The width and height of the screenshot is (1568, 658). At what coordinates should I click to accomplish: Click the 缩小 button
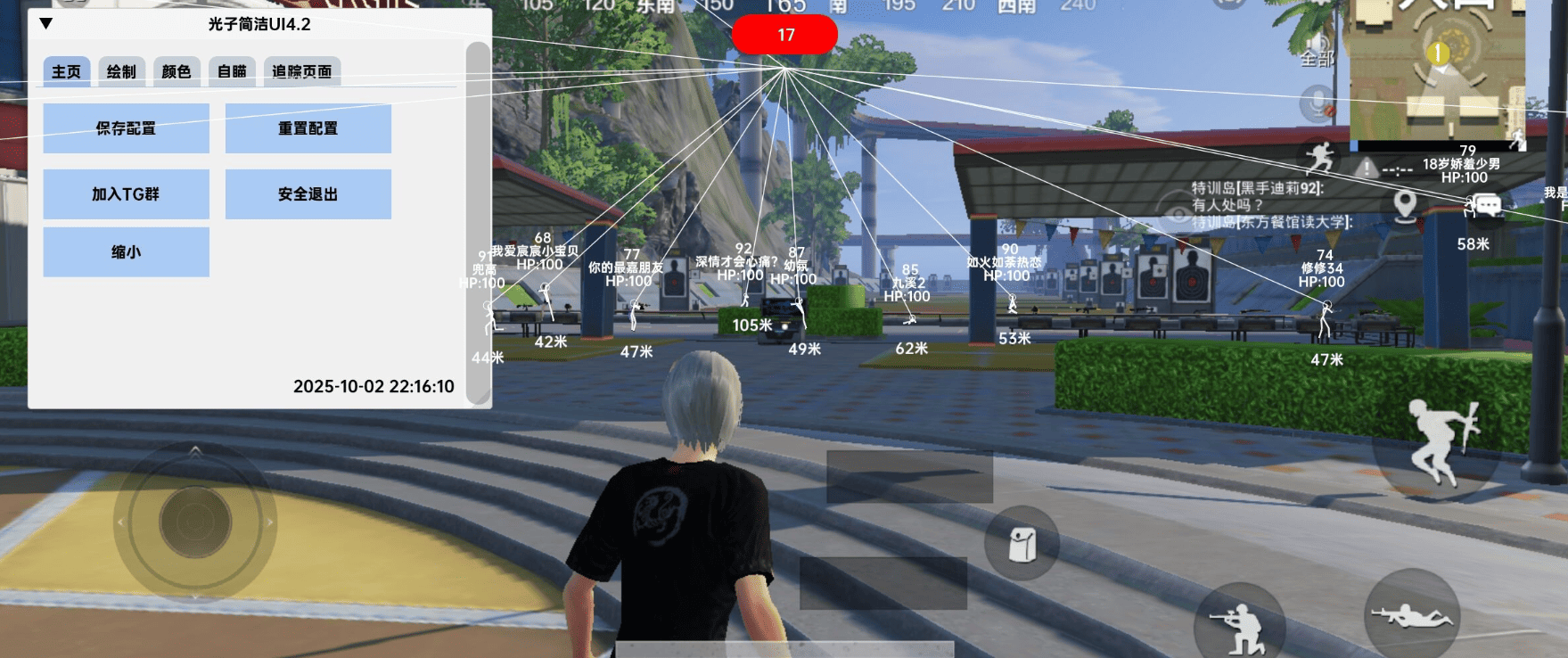click(x=126, y=252)
